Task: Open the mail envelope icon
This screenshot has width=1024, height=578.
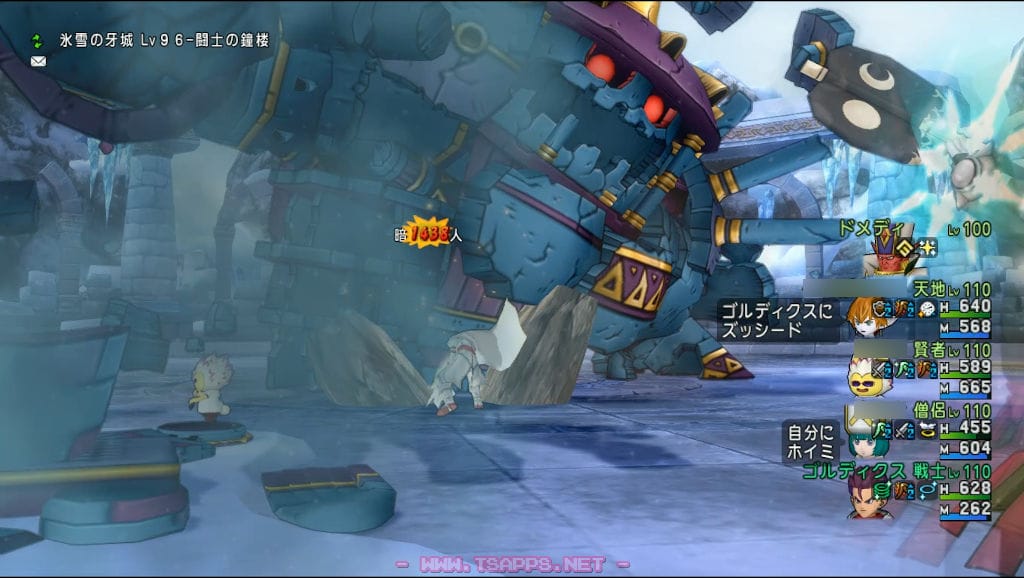Action: pos(39,61)
